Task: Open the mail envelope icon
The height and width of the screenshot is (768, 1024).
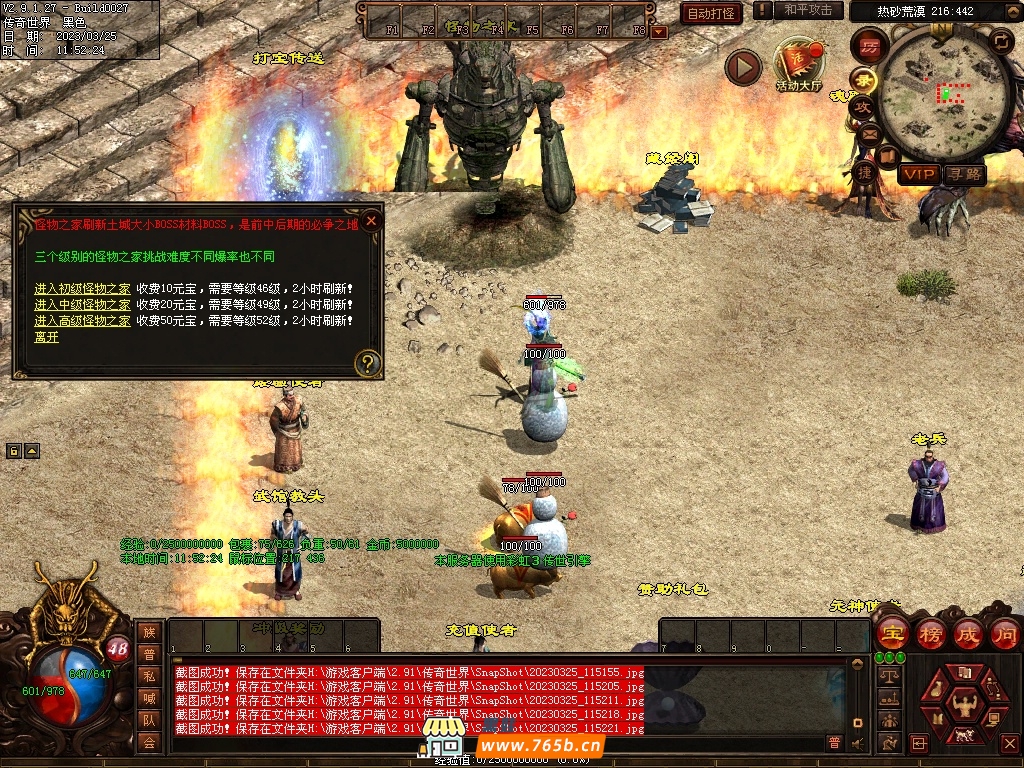Action: pos(869,133)
